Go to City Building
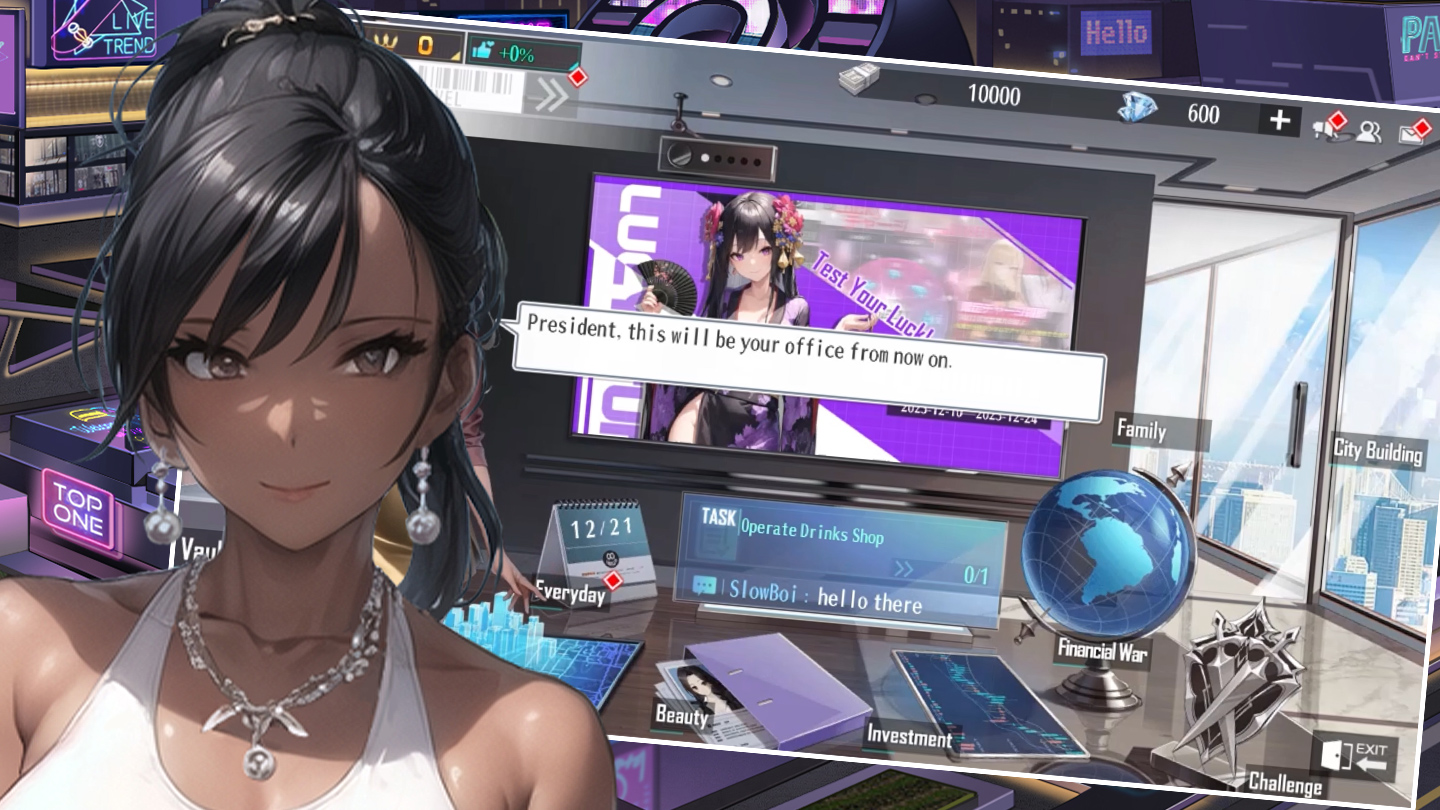This screenshot has height=810, width=1440. click(x=1377, y=451)
